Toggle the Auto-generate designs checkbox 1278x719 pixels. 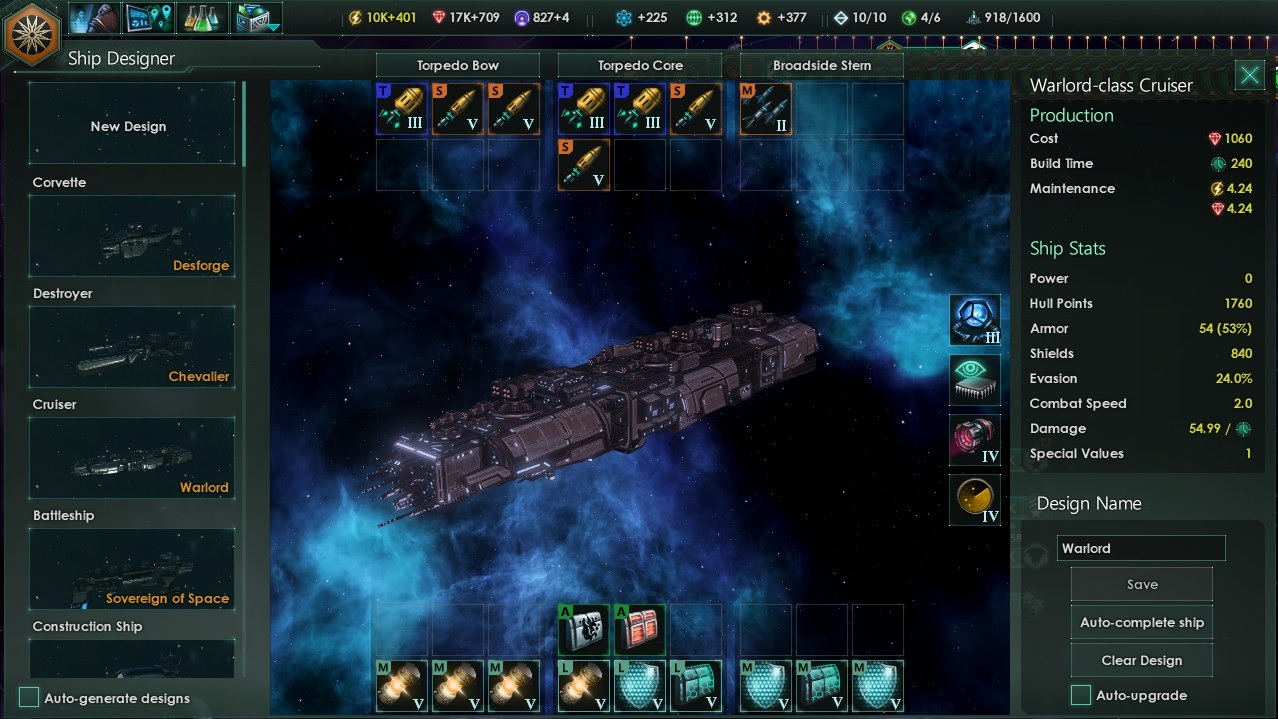(30, 697)
